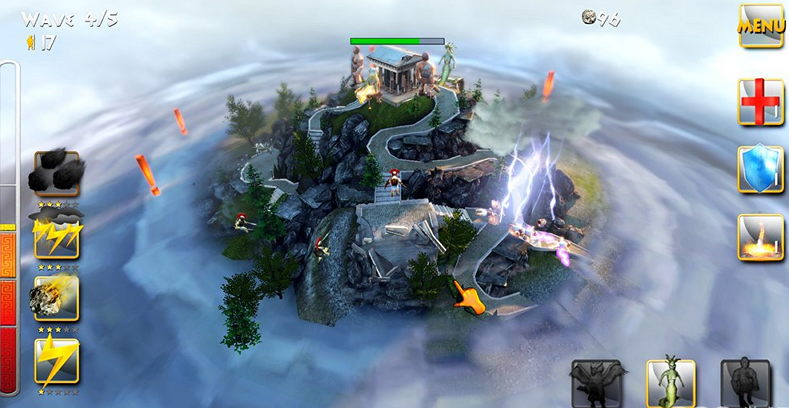This screenshot has height=408, width=789.
Task: Activate the red cross heal power
Action: click(760, 102)
